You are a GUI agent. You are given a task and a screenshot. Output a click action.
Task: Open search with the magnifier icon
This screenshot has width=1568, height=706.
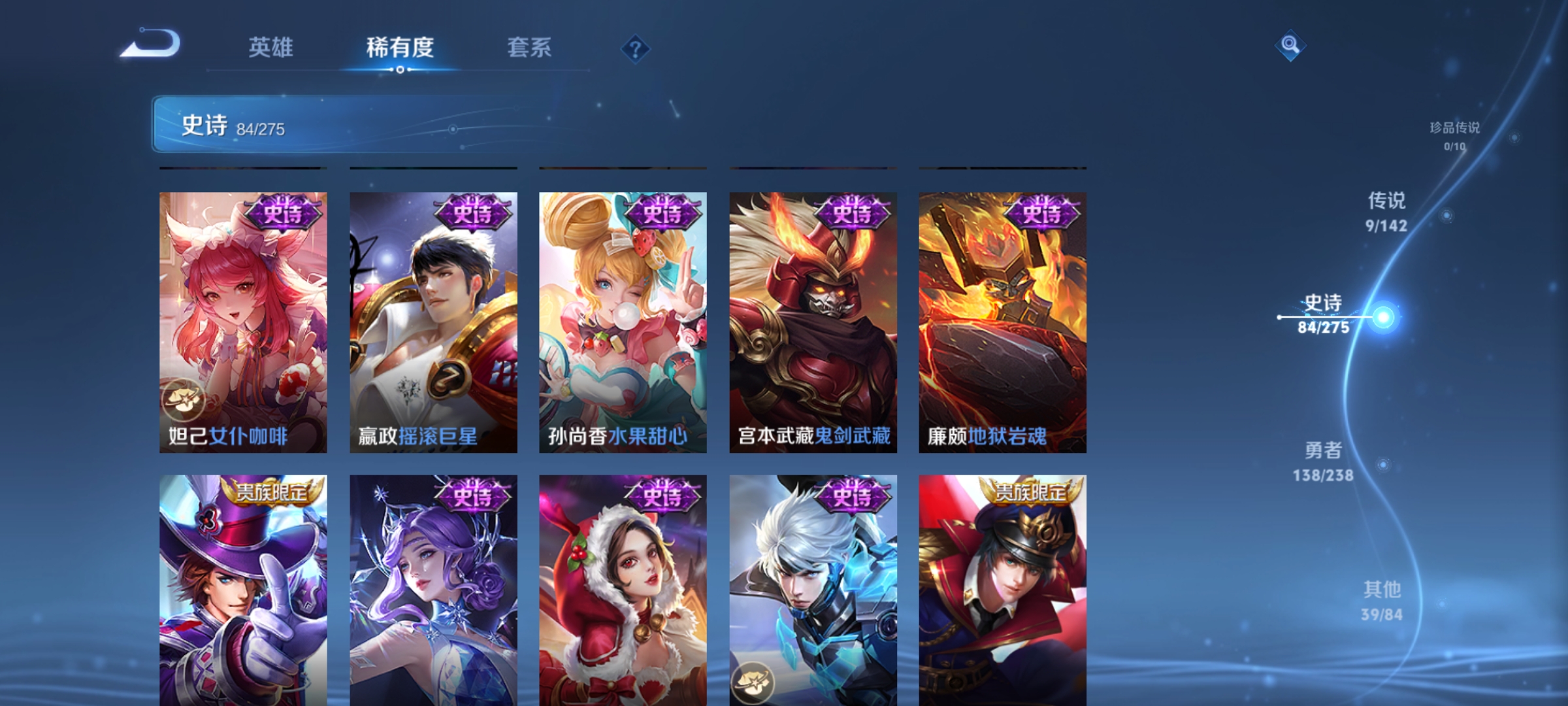click(1290, 46)
